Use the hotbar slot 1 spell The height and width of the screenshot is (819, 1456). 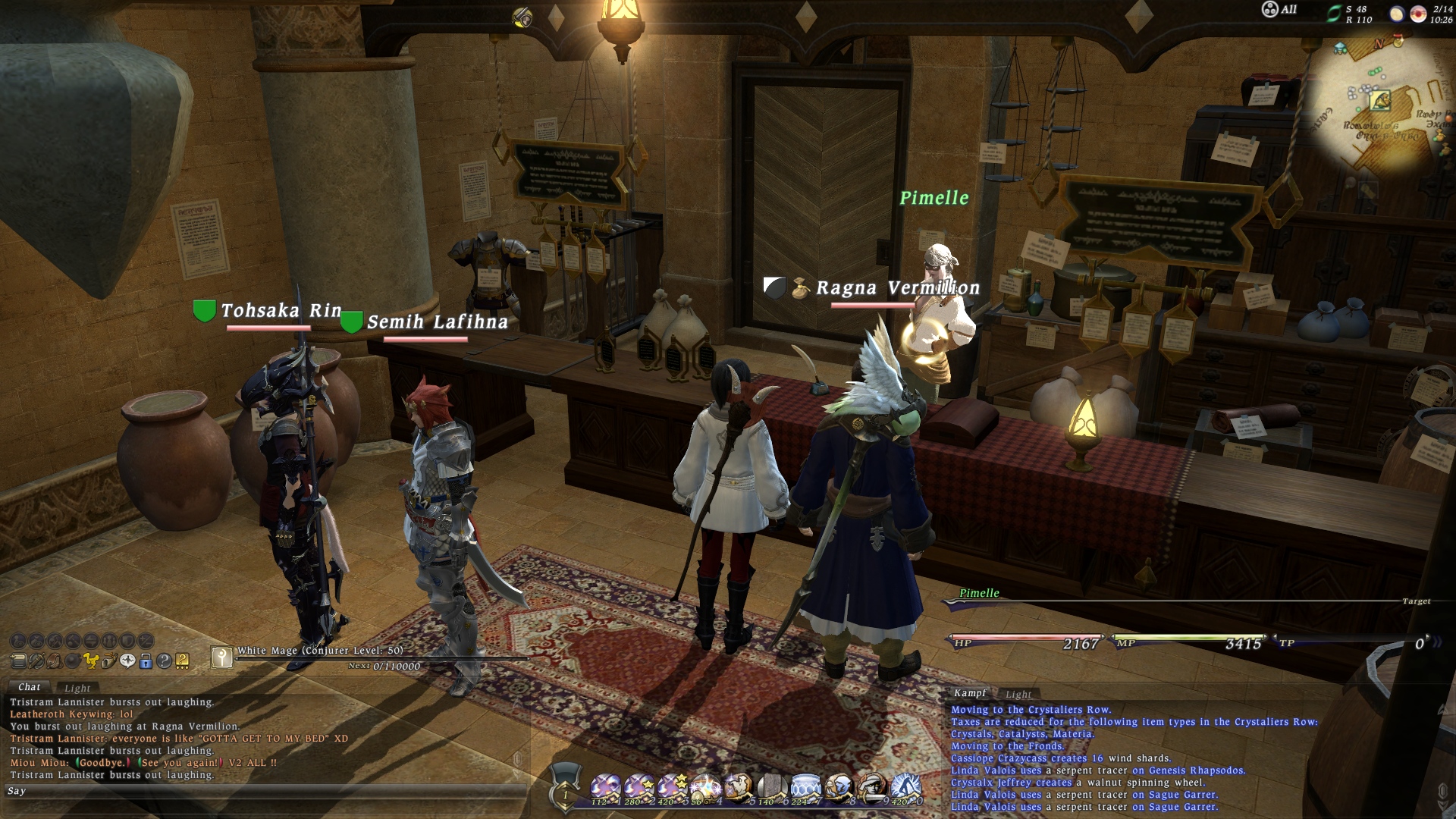605,789
